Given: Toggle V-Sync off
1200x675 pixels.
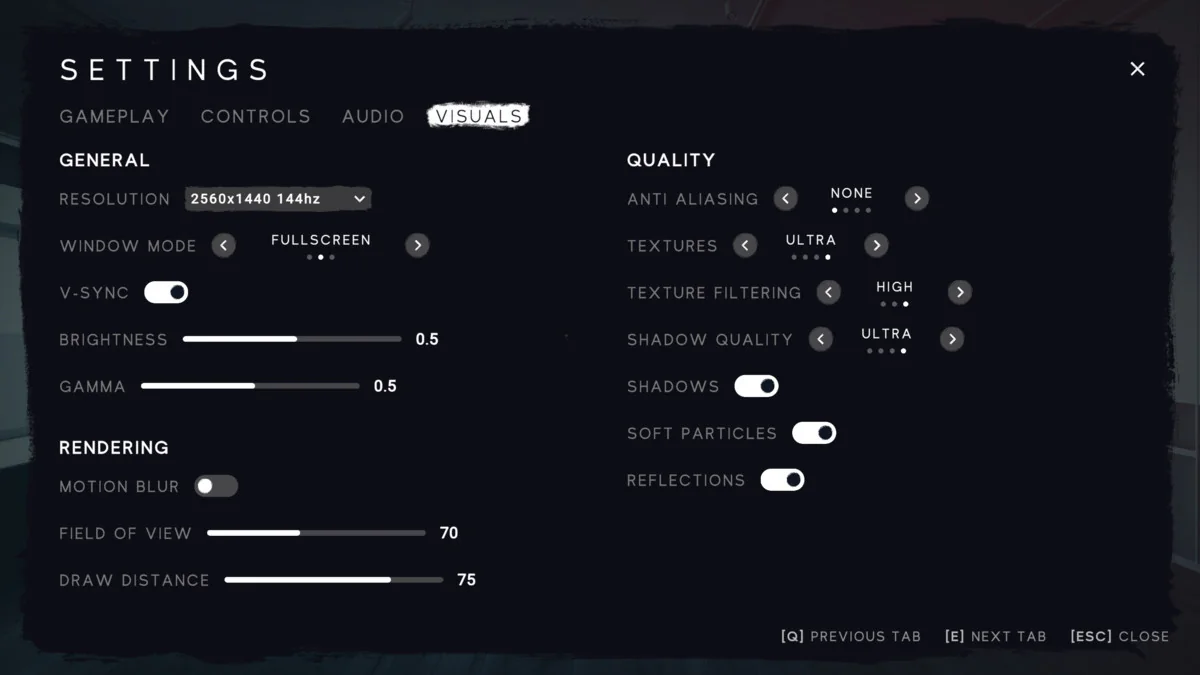Looking at the screenshot, I should pyautogui.click(x=166, y=292).
